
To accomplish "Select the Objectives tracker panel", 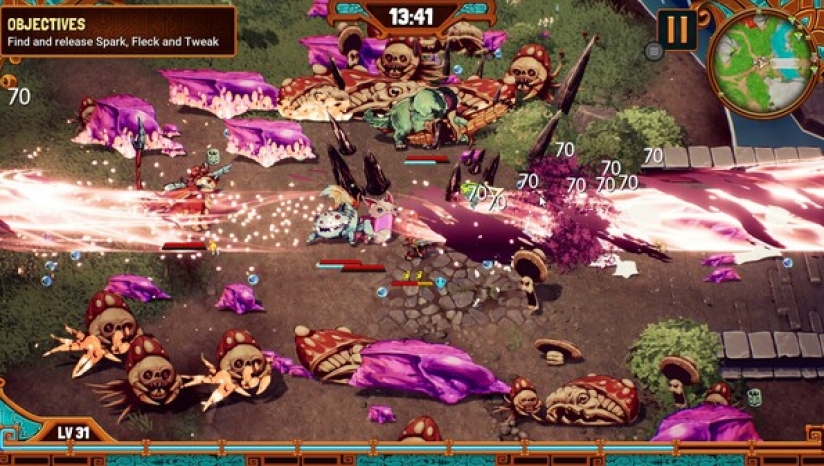I will [118, 32].
